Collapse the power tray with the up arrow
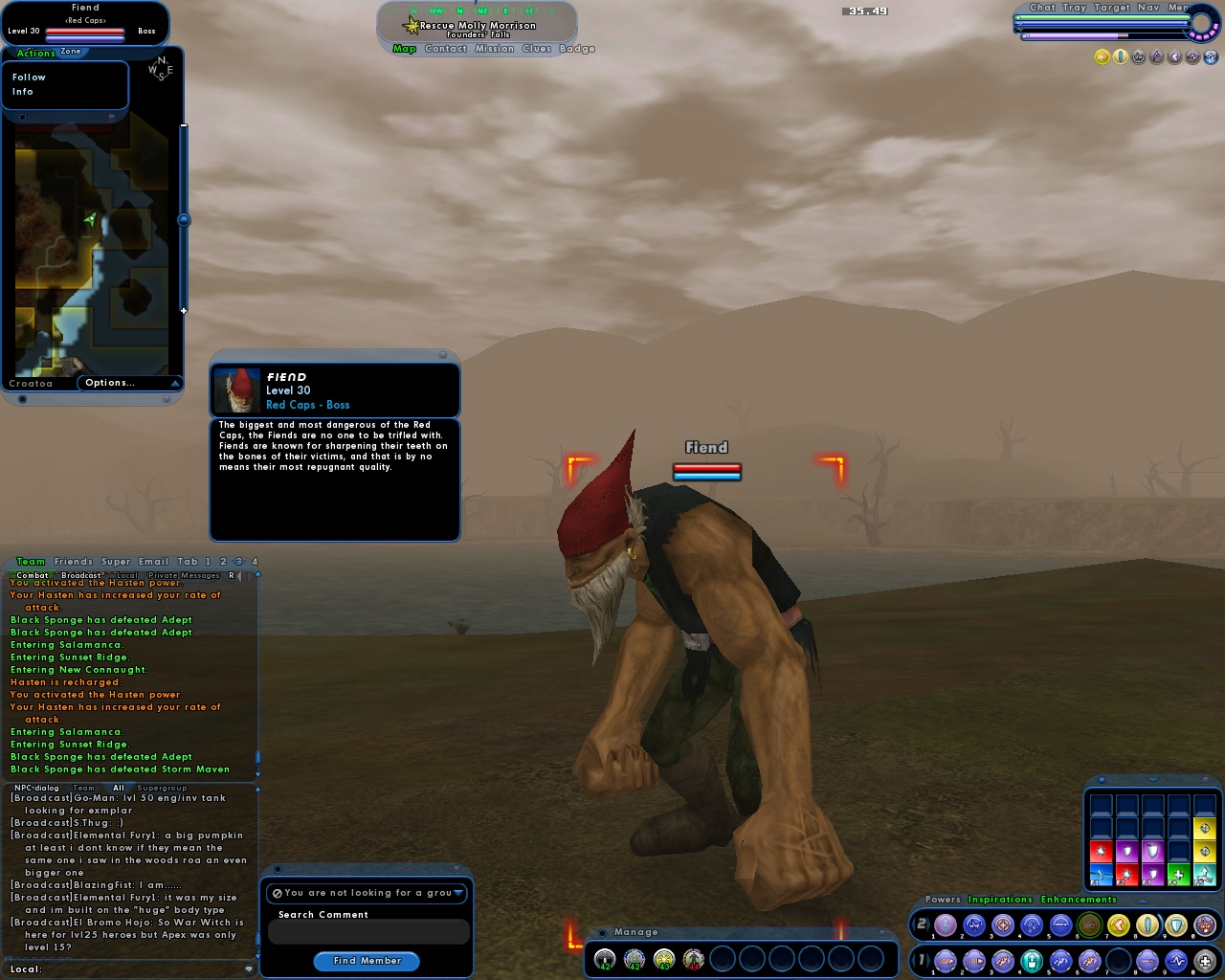 (x=1142, y=901)
